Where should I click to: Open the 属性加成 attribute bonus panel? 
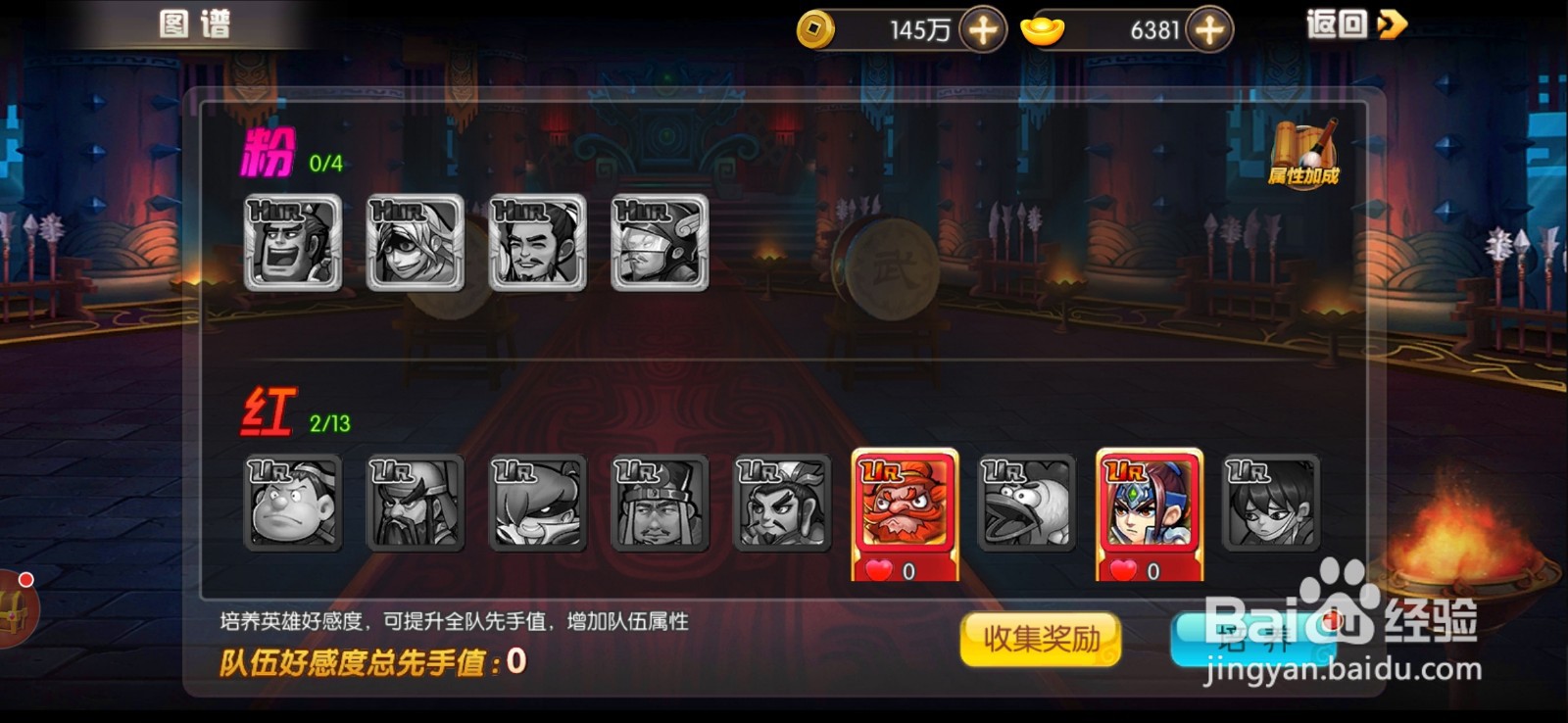pos(1304,152)
